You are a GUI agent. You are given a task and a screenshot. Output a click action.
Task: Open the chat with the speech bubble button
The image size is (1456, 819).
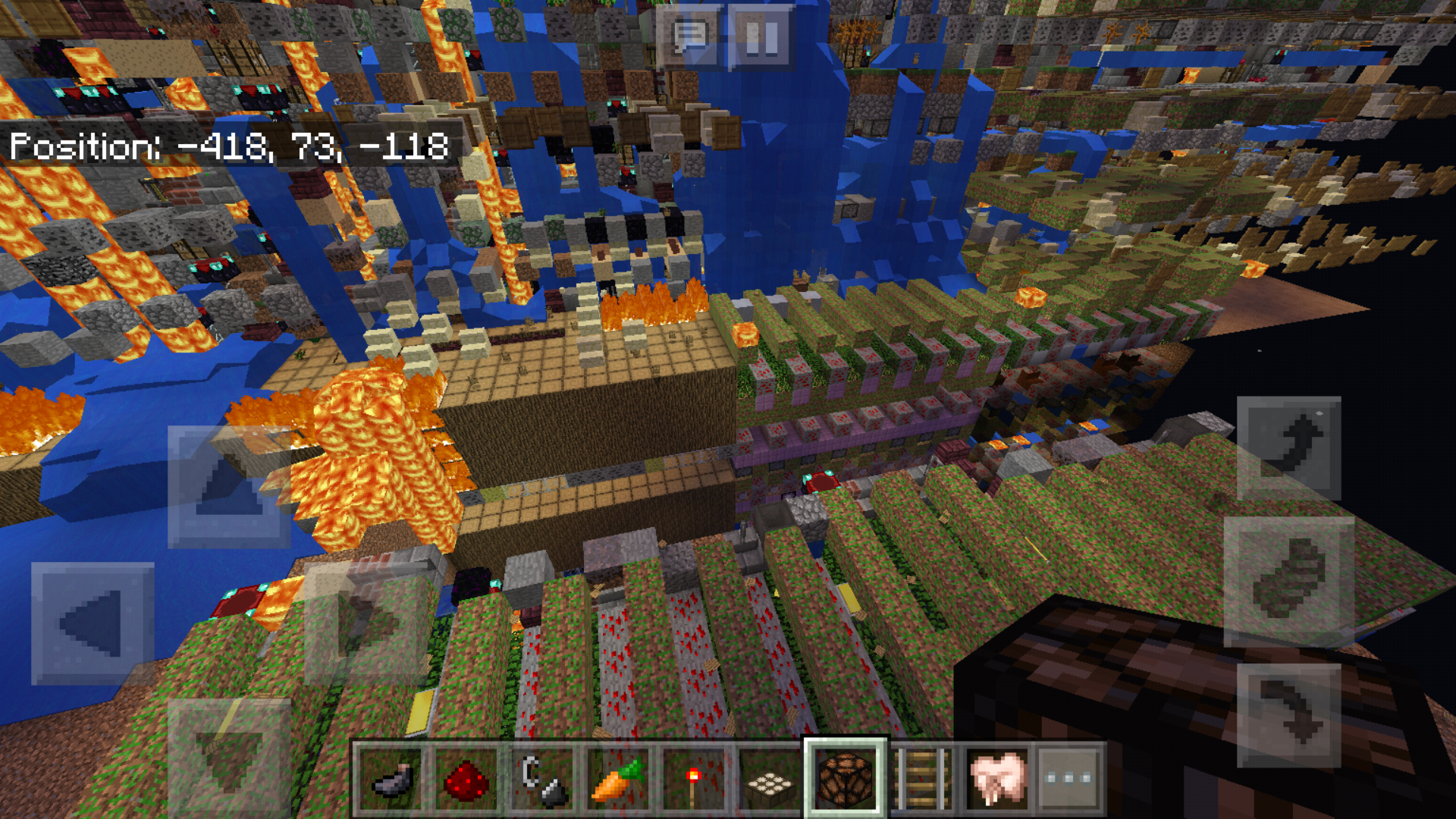point(690,36)
